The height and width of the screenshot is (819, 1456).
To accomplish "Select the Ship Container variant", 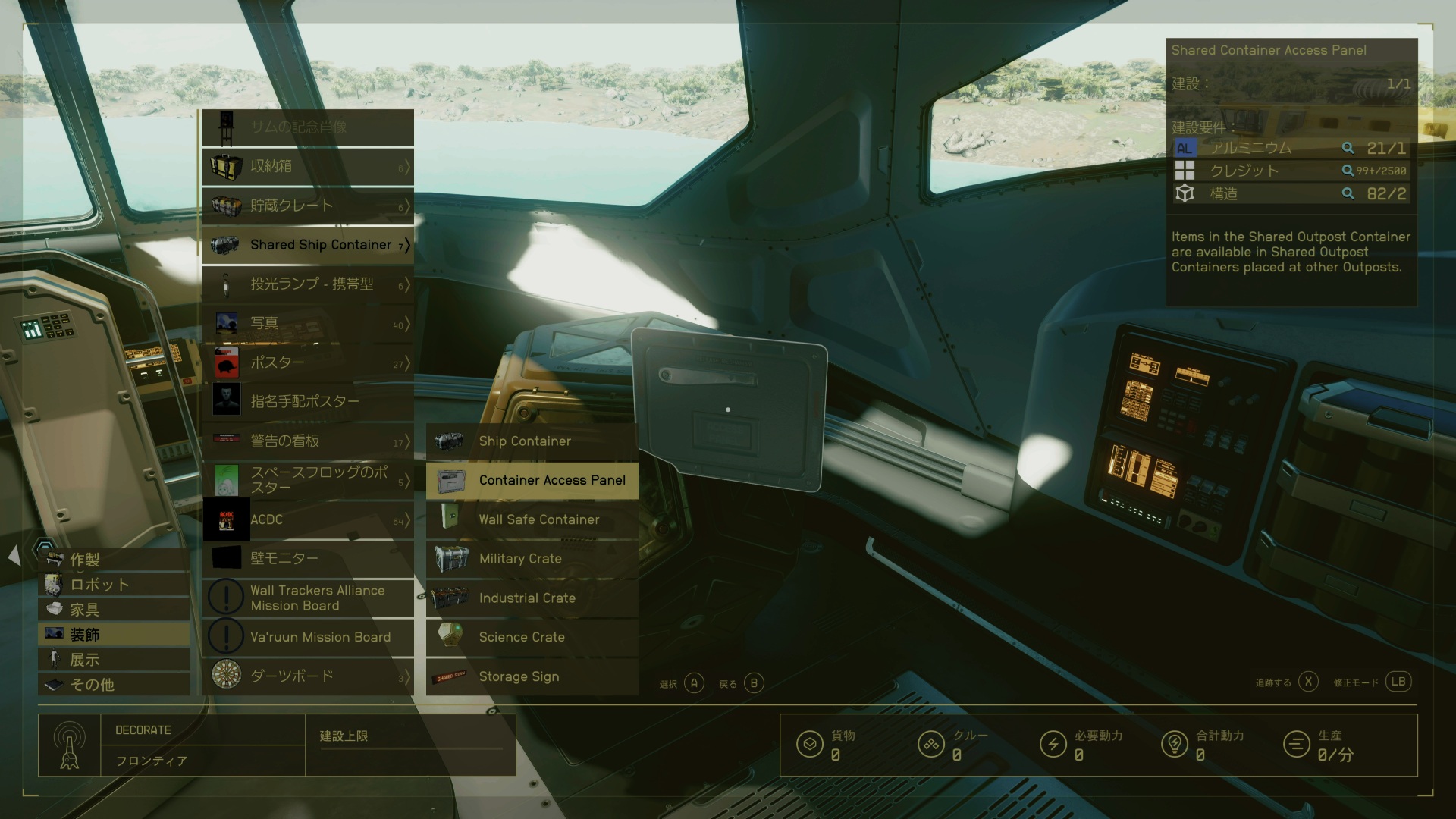I will coord(532,441).
